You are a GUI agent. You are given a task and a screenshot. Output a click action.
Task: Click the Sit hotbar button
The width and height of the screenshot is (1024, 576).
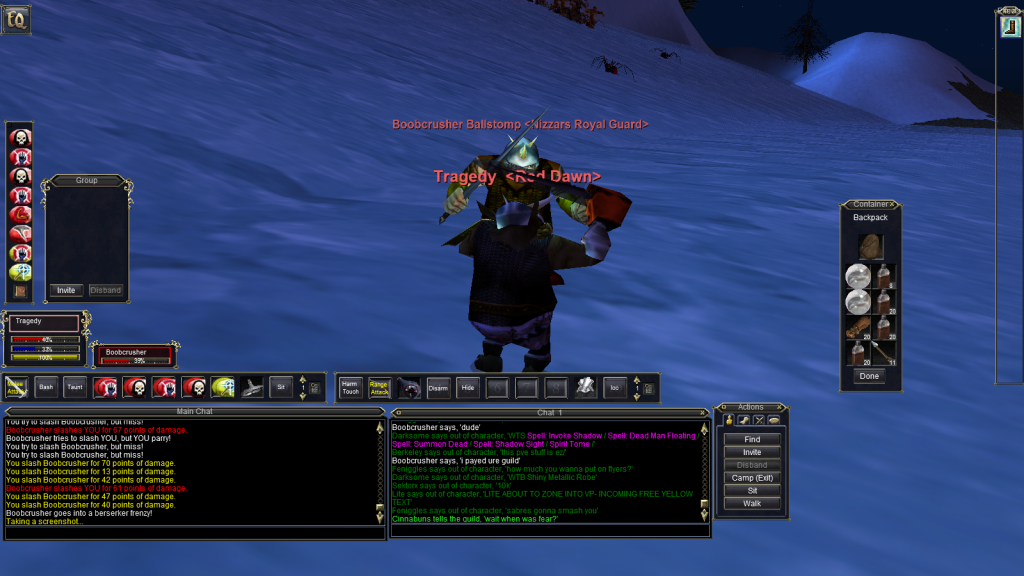[282, 386]
